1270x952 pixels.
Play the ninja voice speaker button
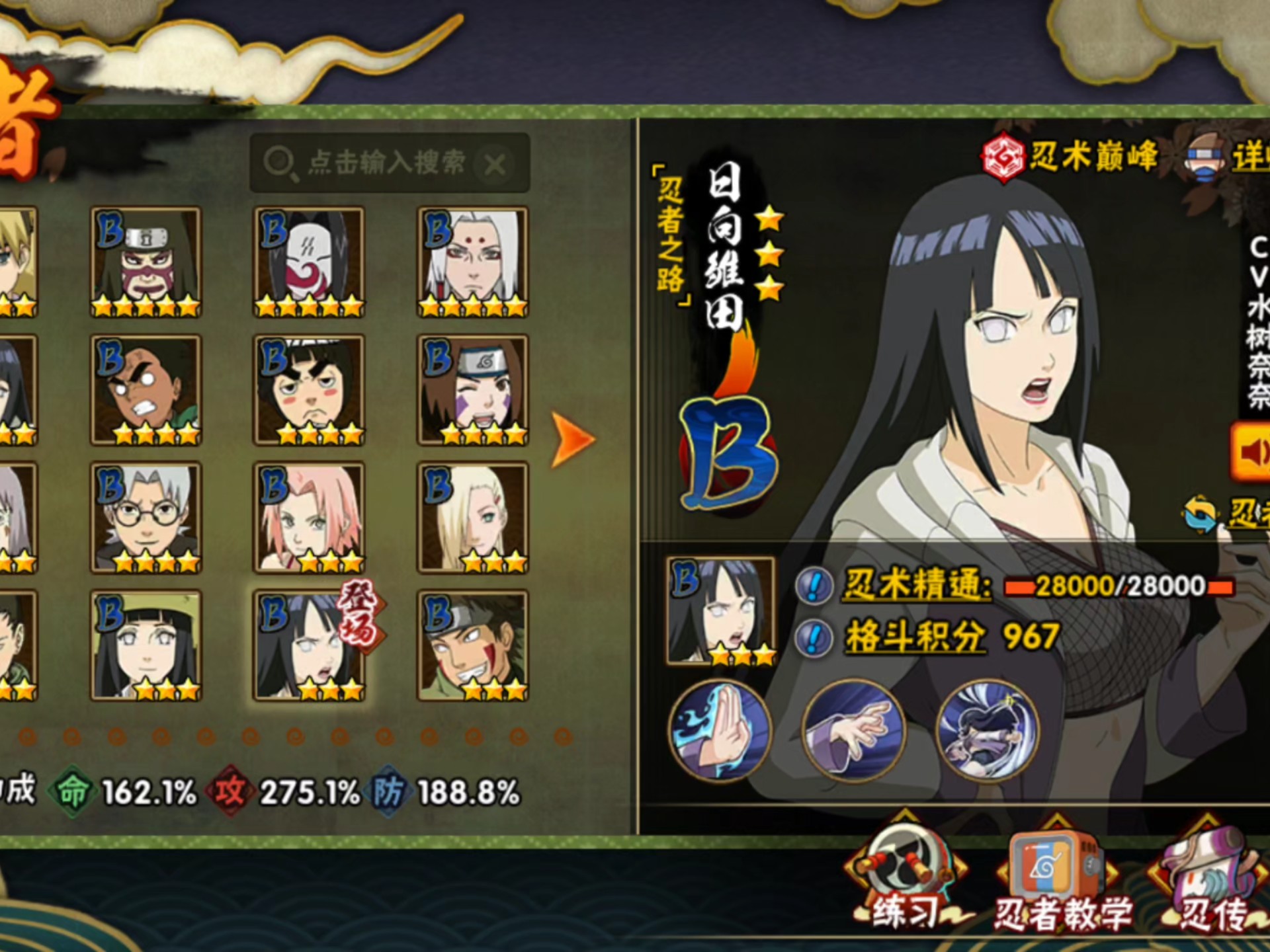(1251, 453)
